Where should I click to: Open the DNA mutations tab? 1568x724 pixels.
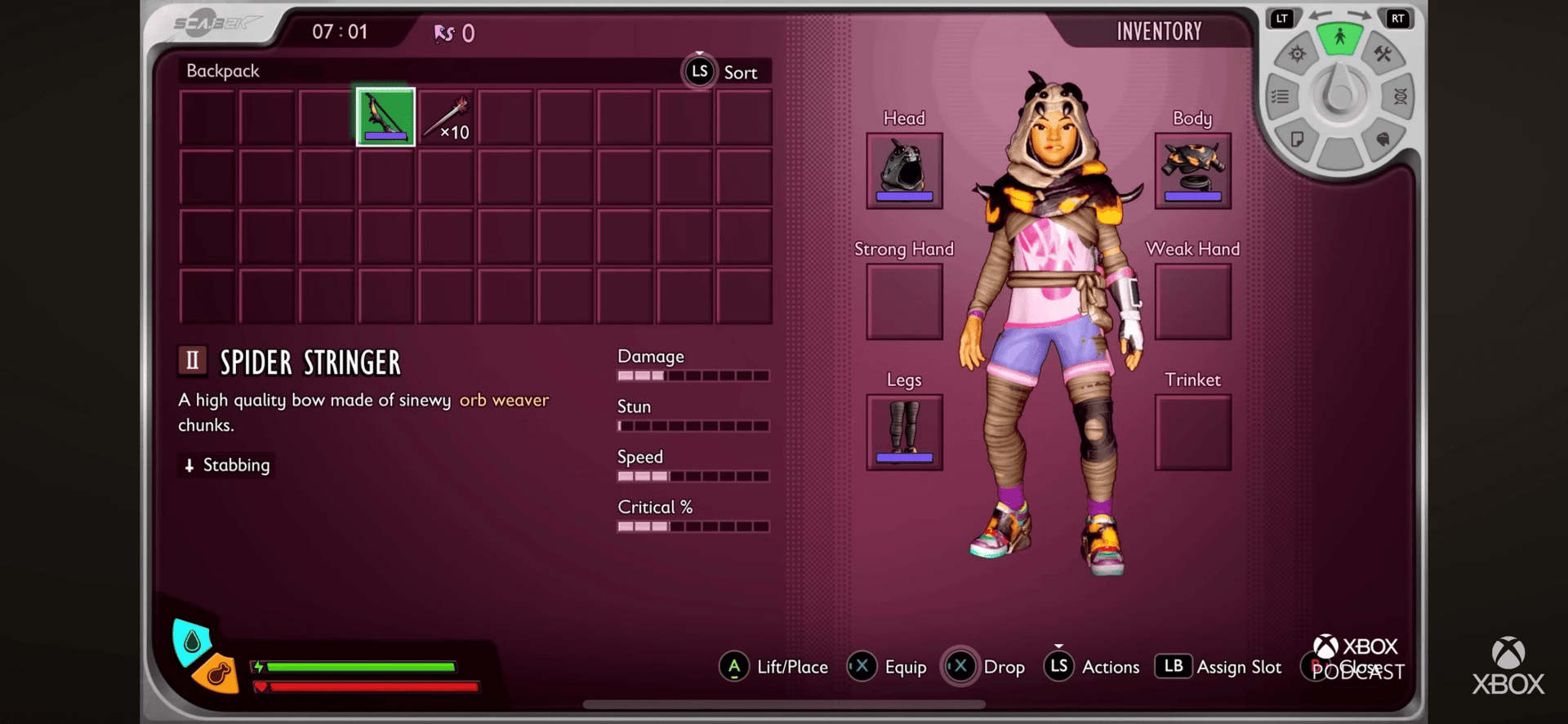1400,96
